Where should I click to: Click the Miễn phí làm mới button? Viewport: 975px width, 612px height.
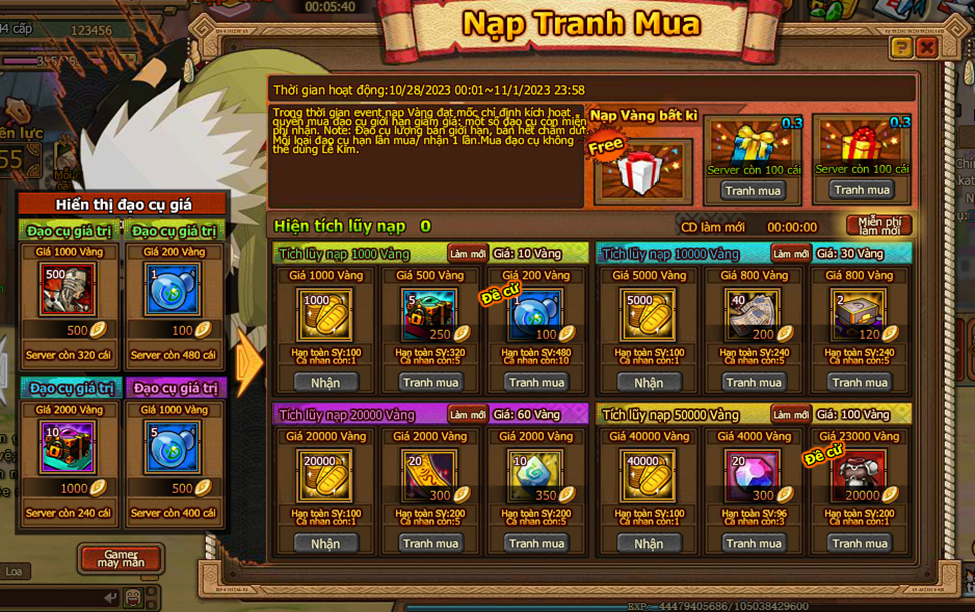tap(879, 226)
